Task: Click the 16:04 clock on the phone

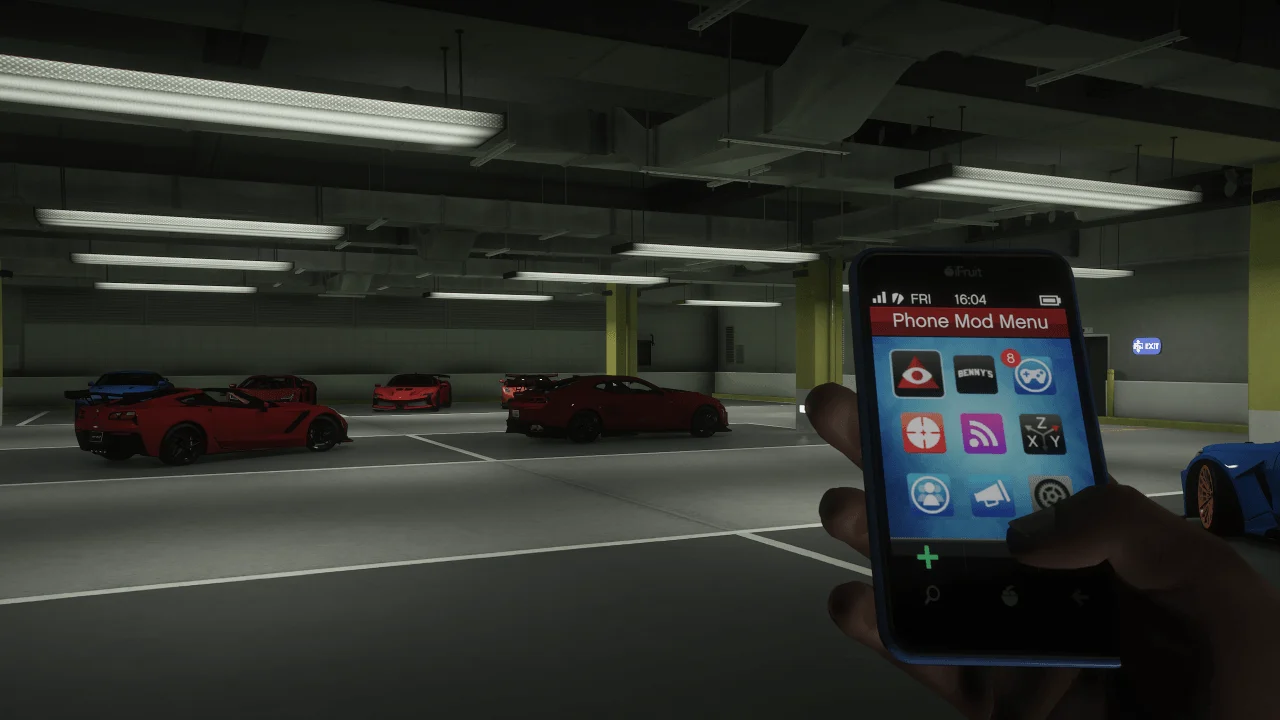Action: [x=970, y=297]
